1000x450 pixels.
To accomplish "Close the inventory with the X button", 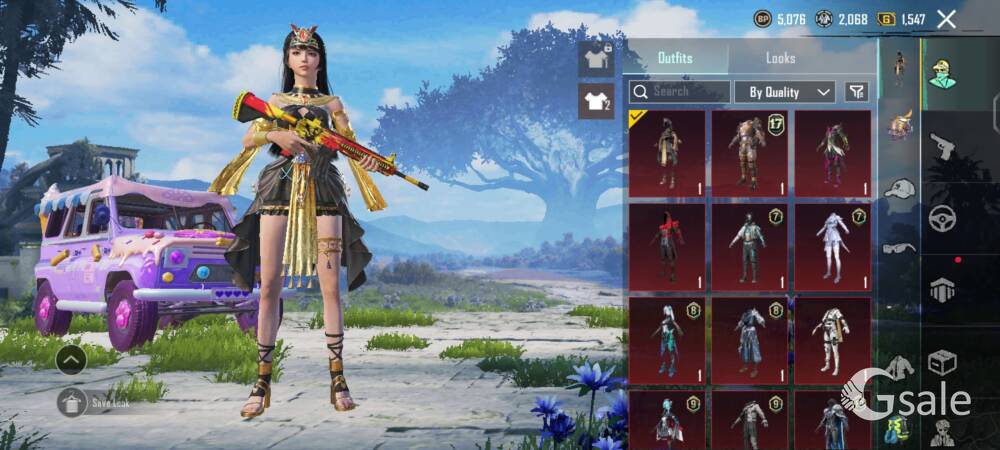I will 946,19.
